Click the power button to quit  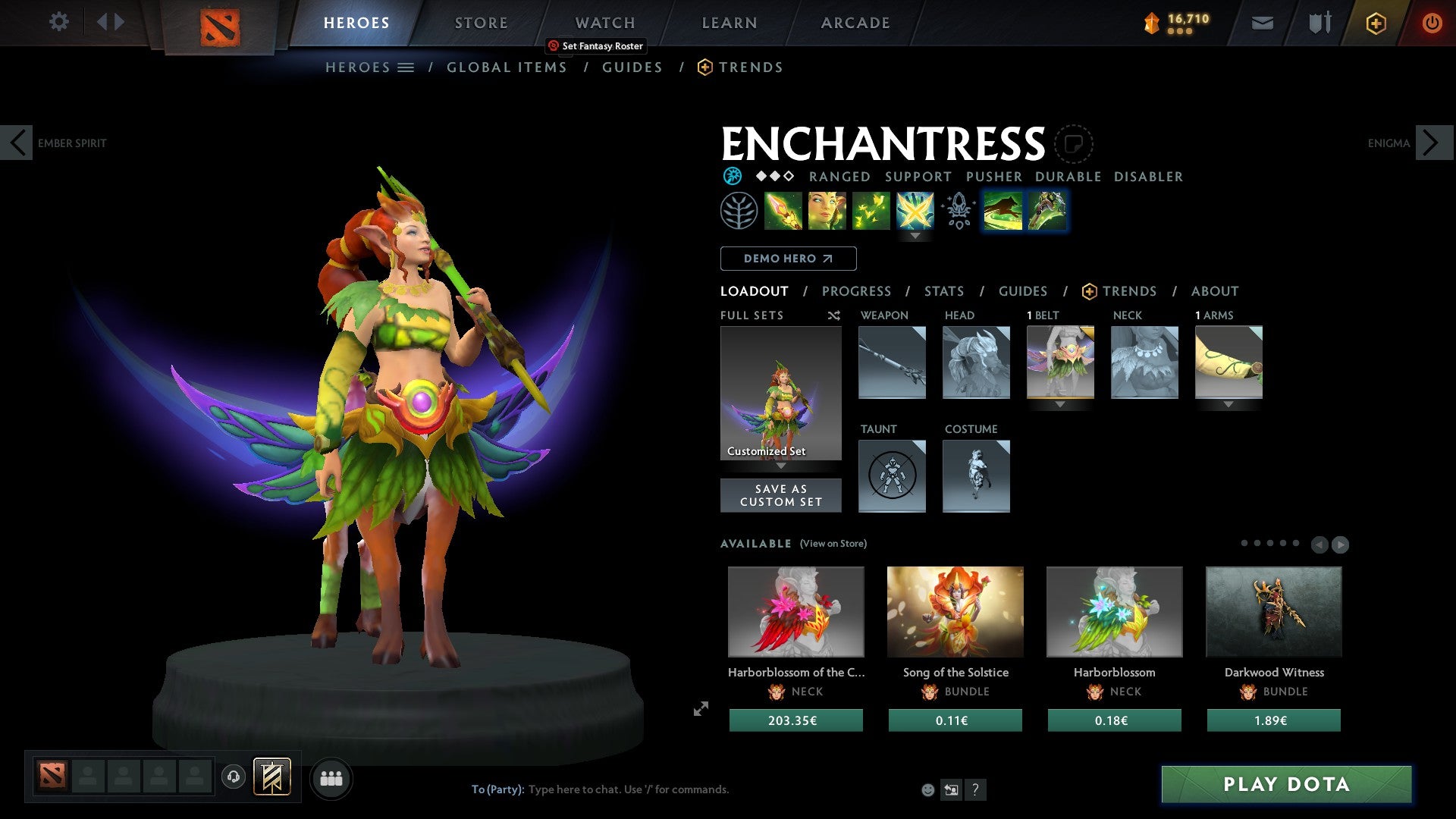pyautogui.click(x=1432, y=23)
